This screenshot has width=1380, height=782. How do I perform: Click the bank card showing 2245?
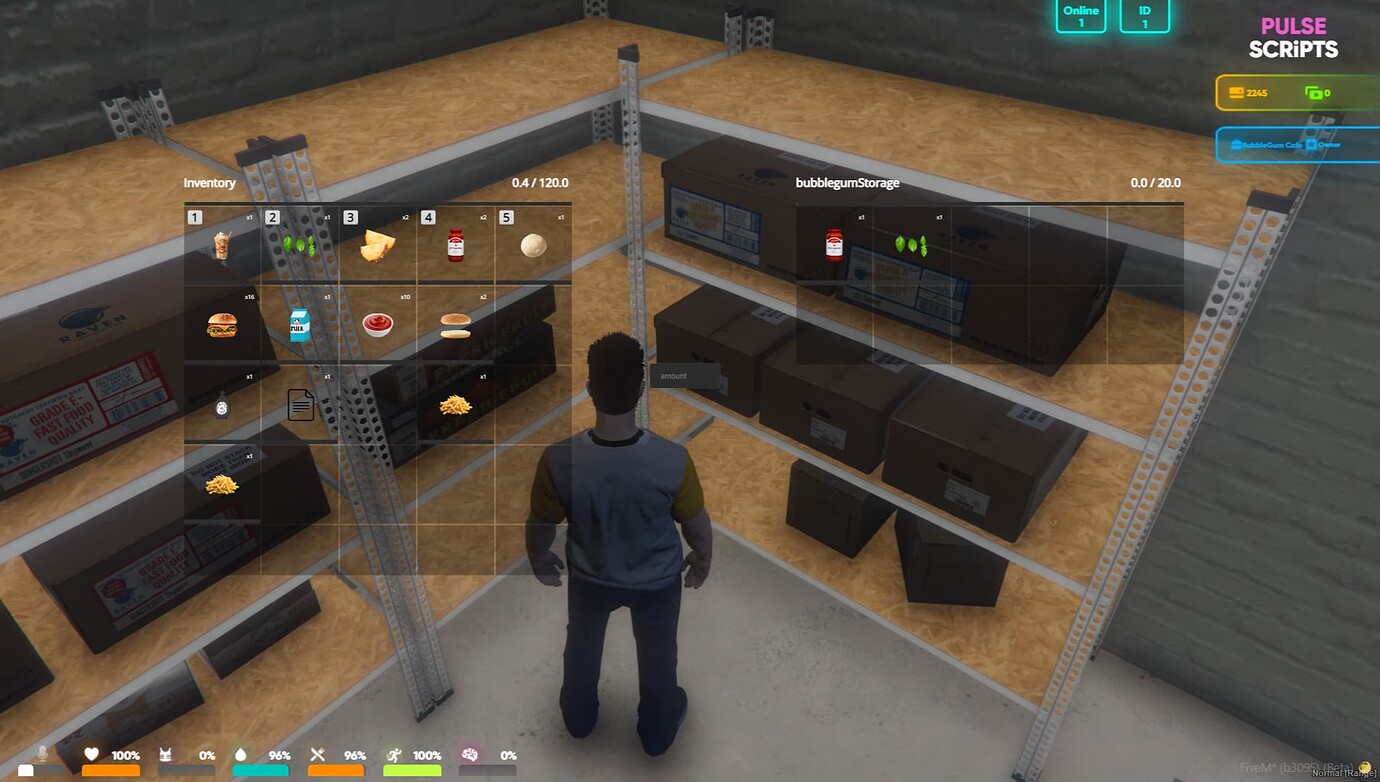[x=1248, y=92]
